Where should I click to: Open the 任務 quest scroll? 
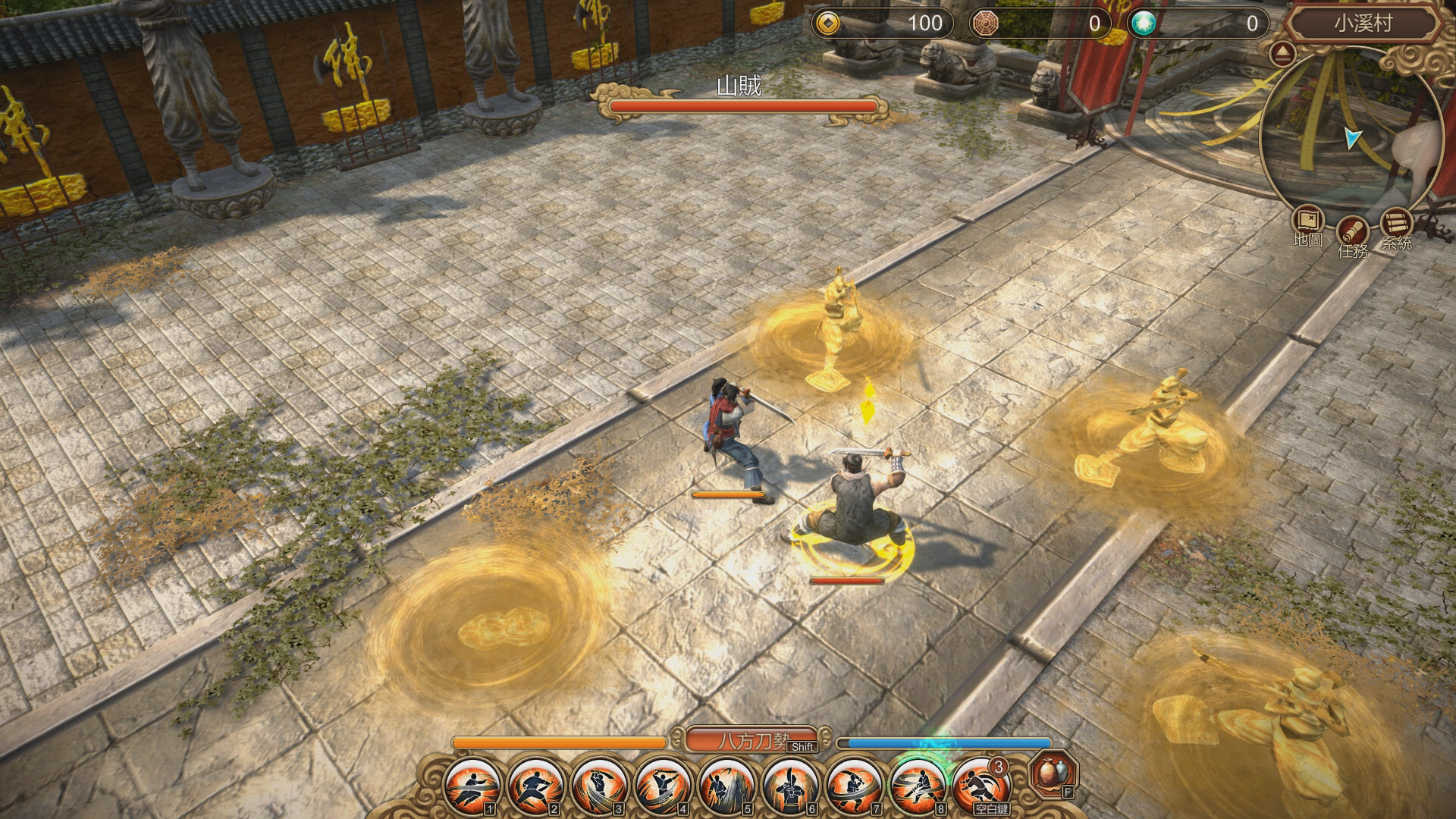(x=1351, y=230)
